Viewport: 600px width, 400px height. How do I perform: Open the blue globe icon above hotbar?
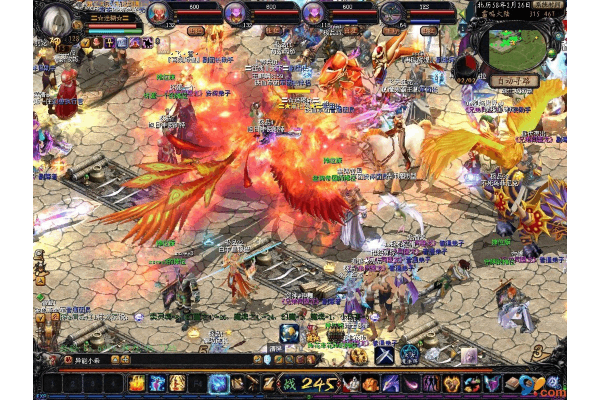click(289, 334)
